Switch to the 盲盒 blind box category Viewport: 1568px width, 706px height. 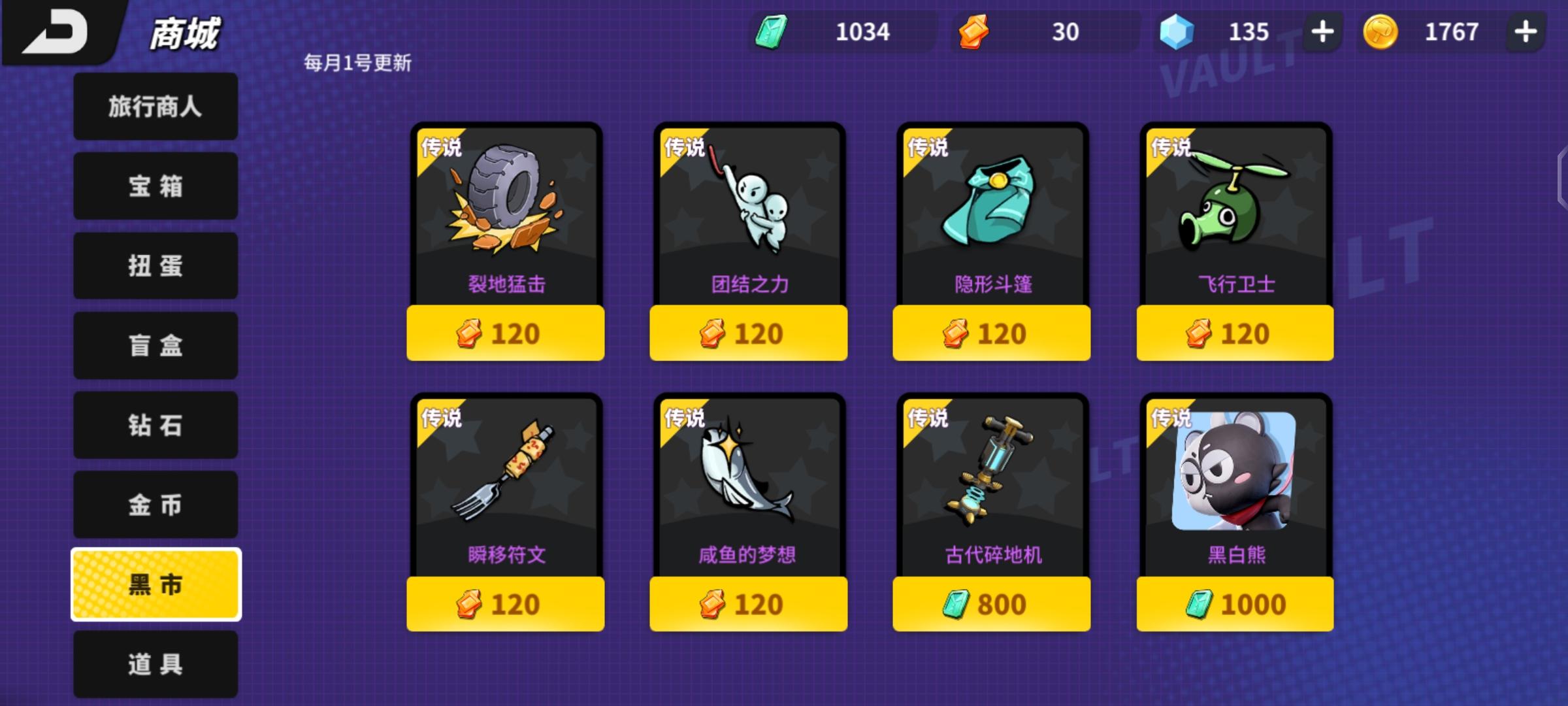click(x=155, y=345)
